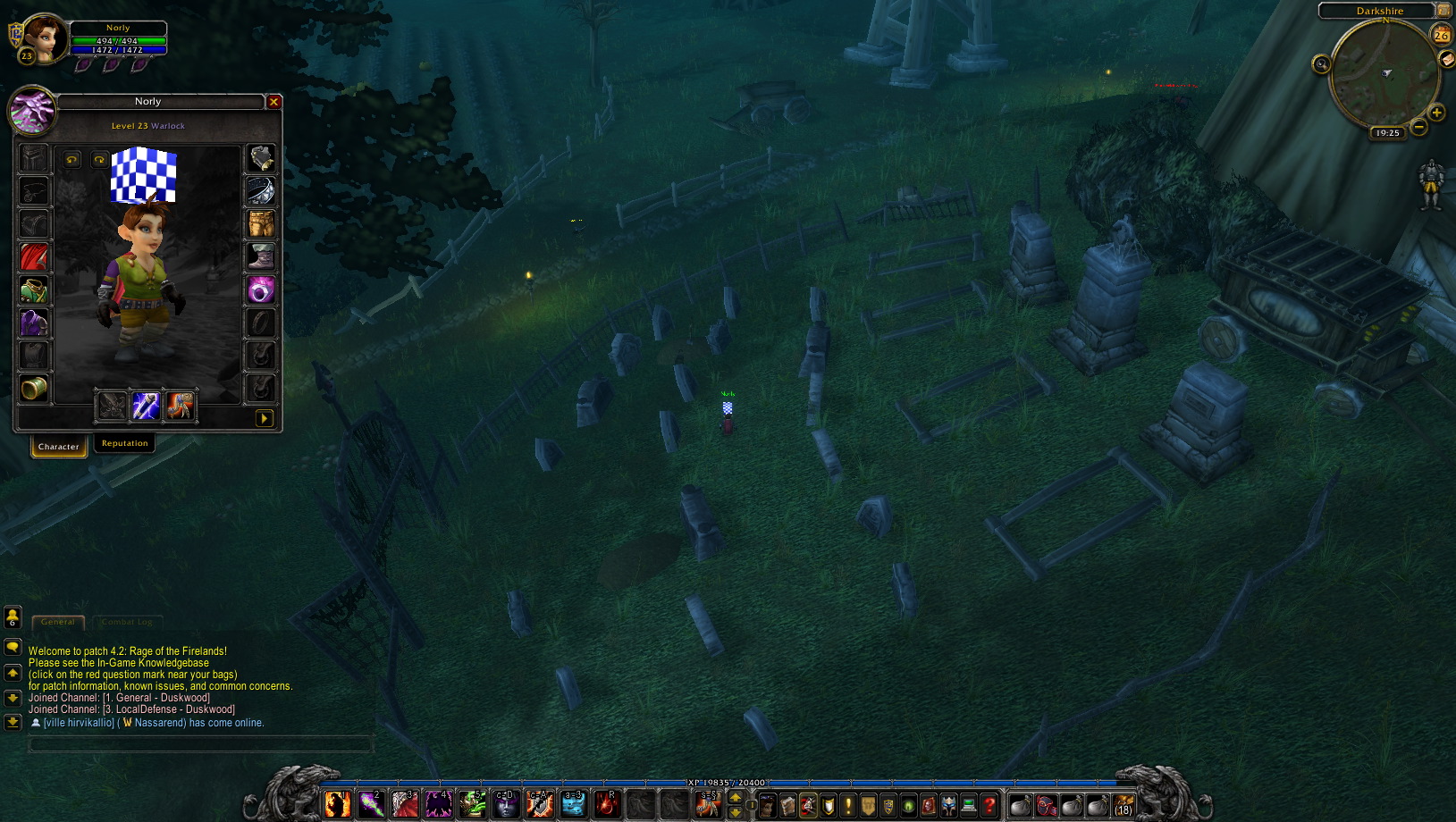
Task: Open the calendar showing day 26
Action: [1441, 36]
